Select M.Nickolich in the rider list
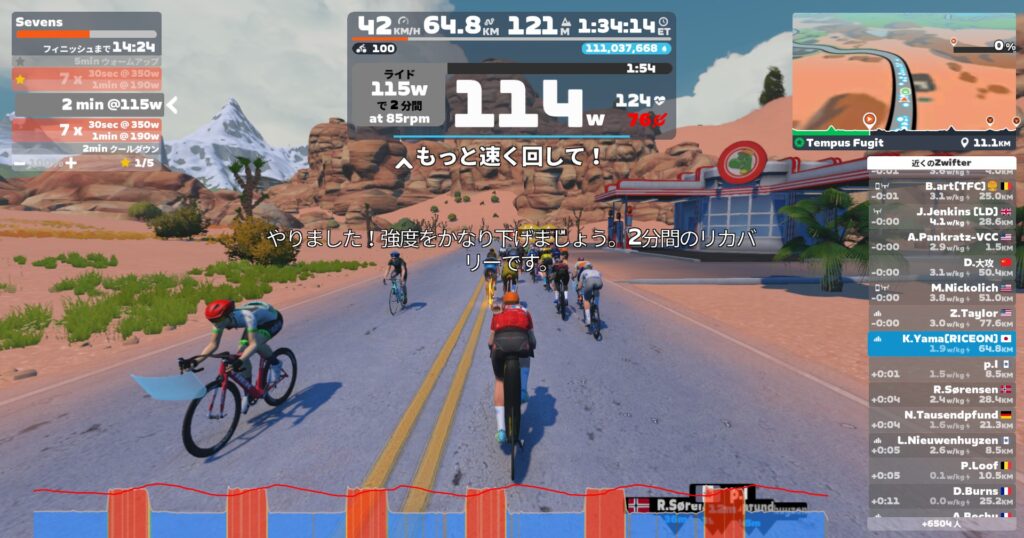This screenshot has height=538, width=1024. [x=942, y=293]
